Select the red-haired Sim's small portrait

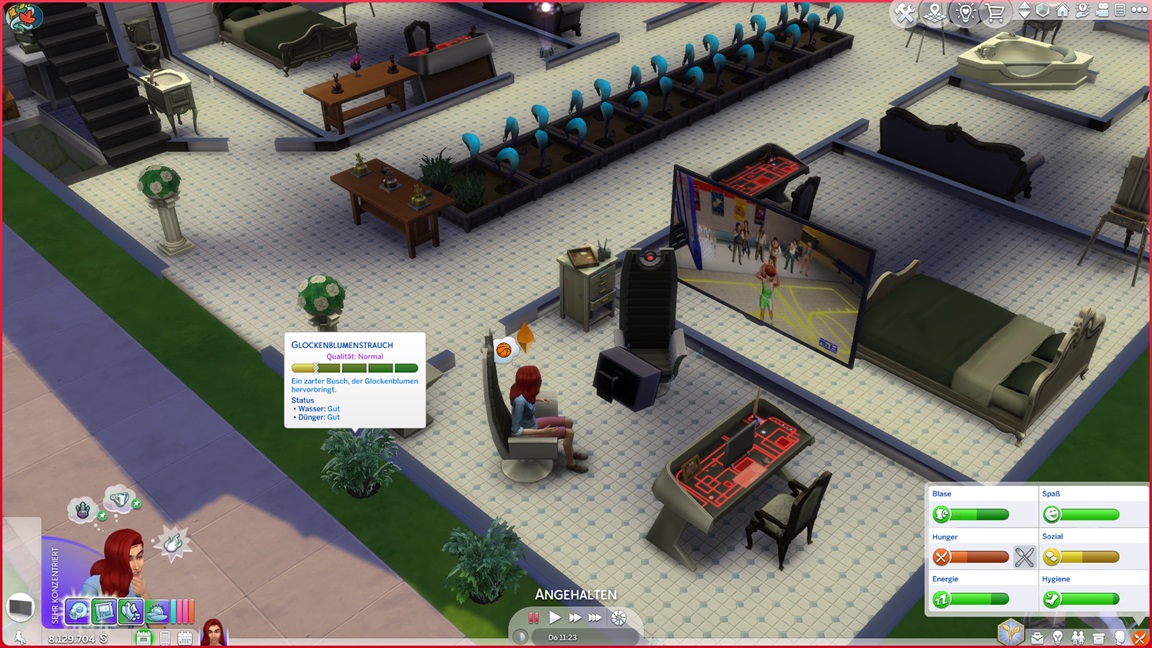pyautogui.click(x=213, y=633)
